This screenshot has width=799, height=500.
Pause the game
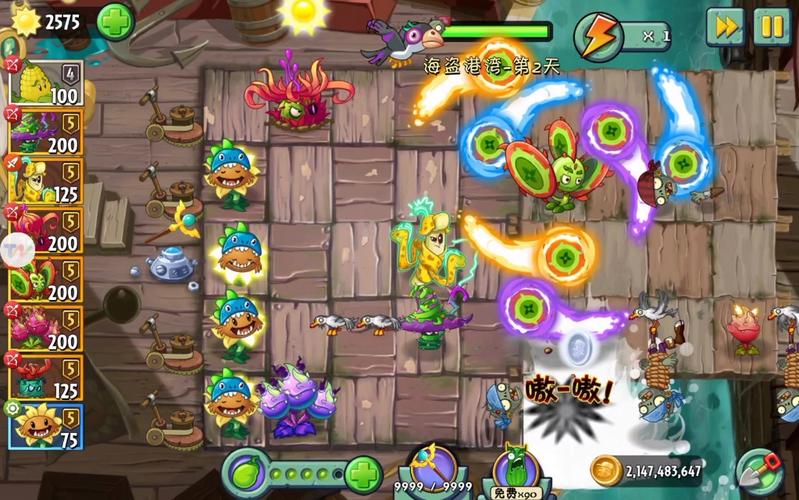click(x=771, y=27)
